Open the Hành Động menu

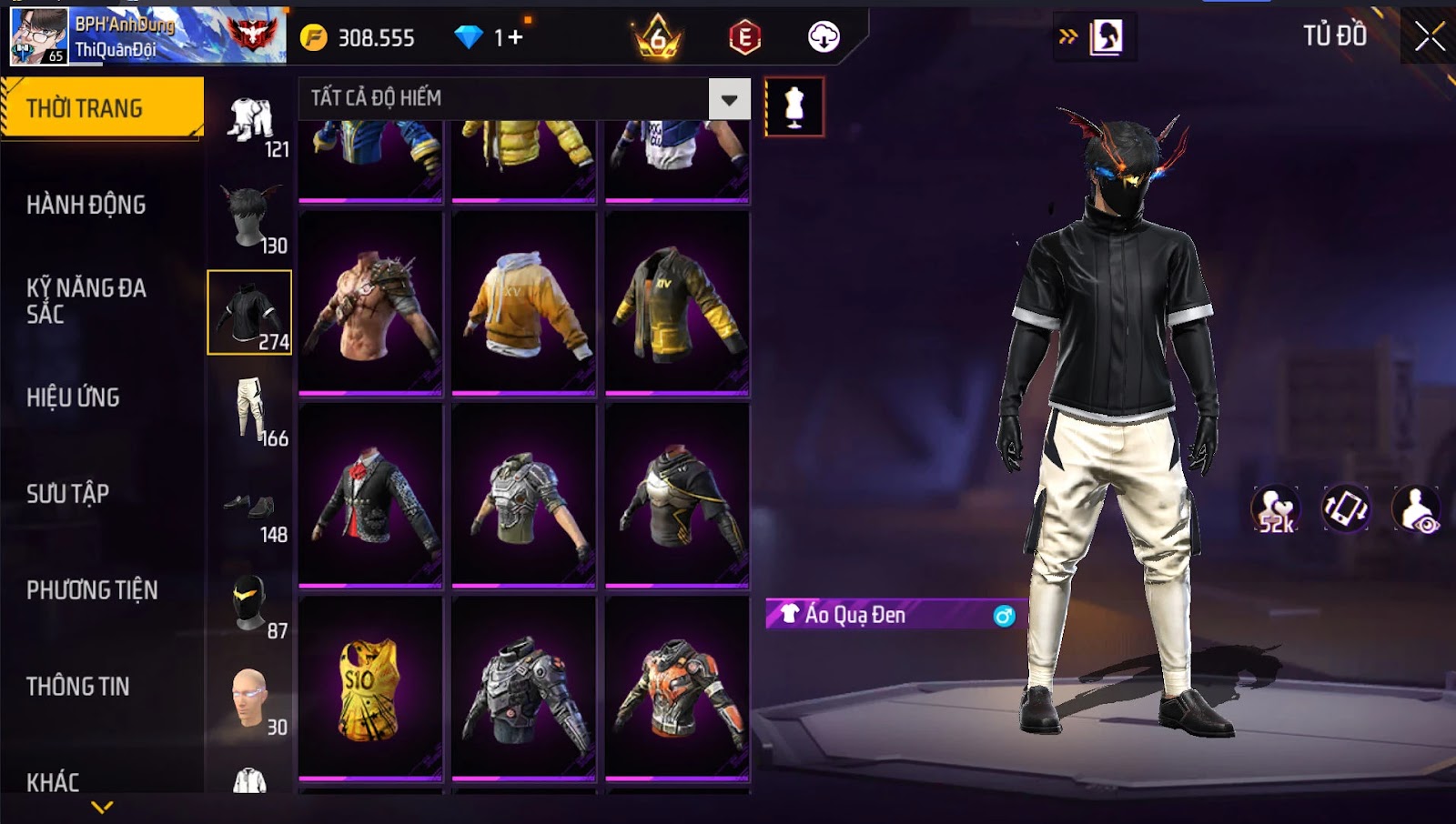pyautogui.click(x=86, y=205)
